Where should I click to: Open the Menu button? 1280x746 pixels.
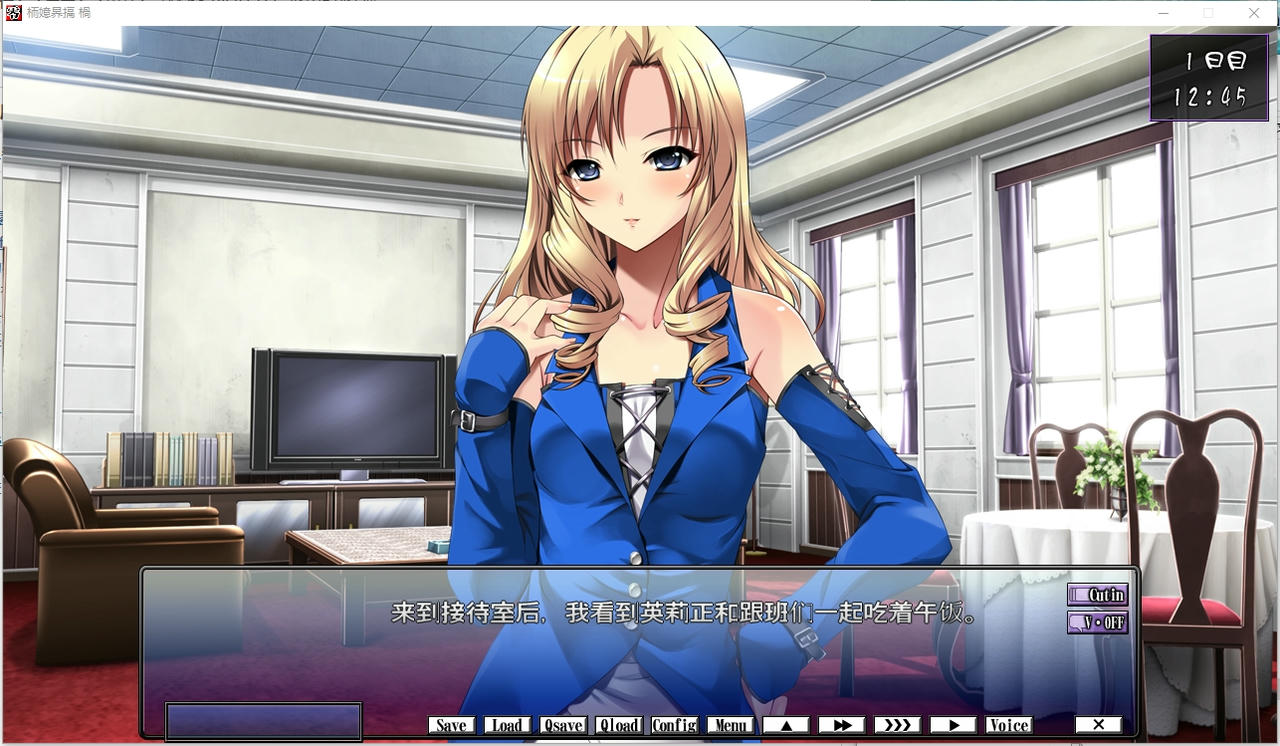point(730,725)
